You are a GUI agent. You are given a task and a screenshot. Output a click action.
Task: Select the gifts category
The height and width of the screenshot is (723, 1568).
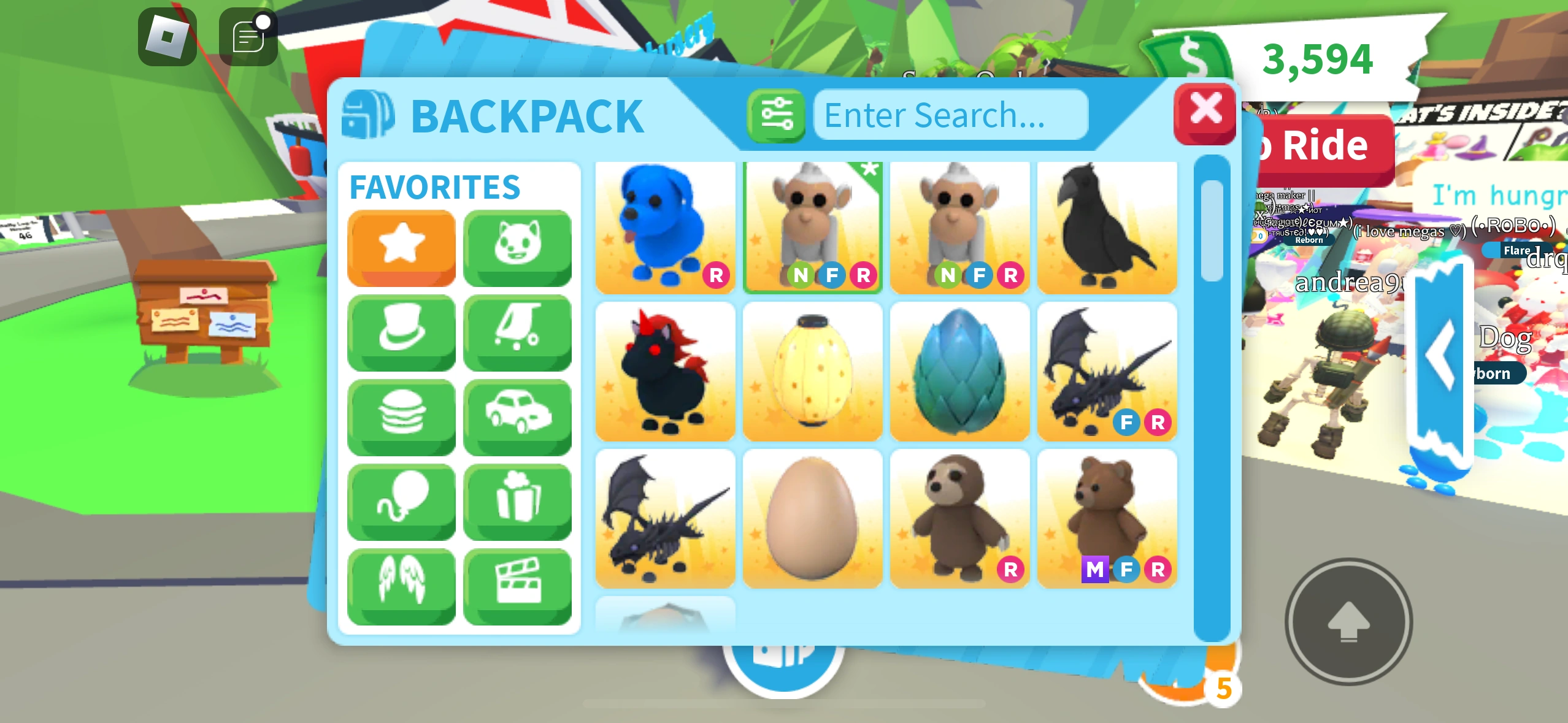point(518,501)
